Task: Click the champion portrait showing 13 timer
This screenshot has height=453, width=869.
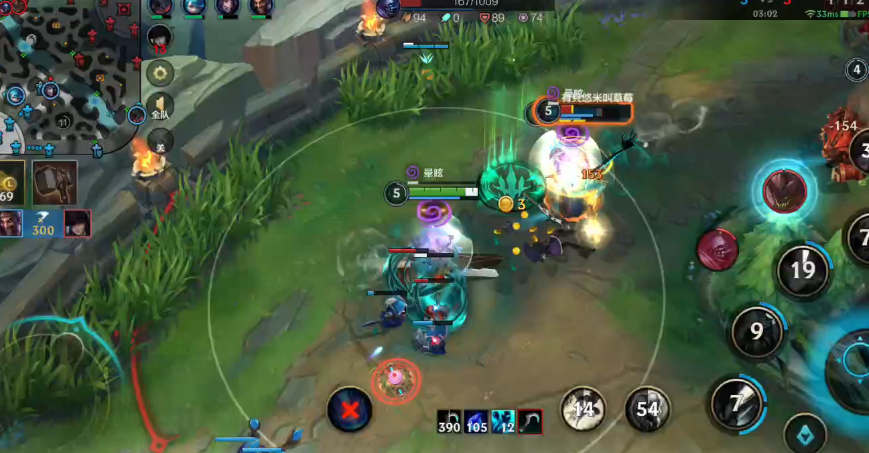Action: 159,38
